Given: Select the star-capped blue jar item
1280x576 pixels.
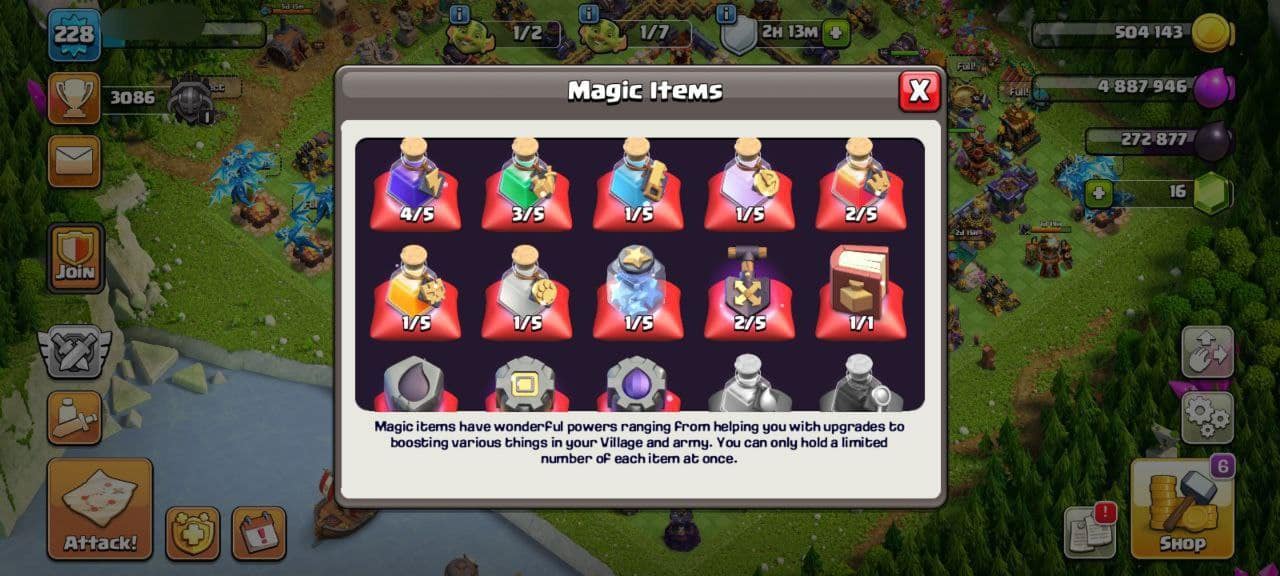Looking at the screenshot, I should coord(638,292).
